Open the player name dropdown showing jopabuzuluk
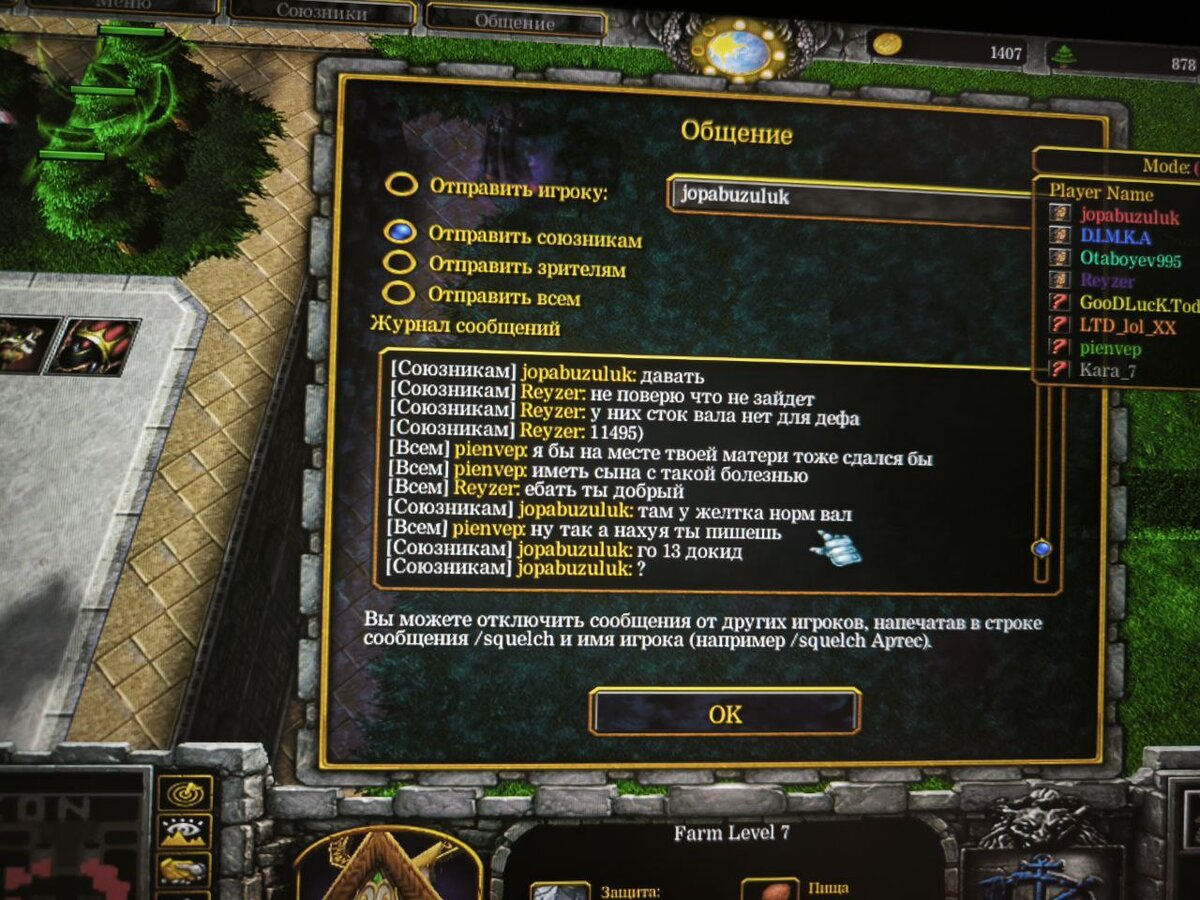 point(850,195)
